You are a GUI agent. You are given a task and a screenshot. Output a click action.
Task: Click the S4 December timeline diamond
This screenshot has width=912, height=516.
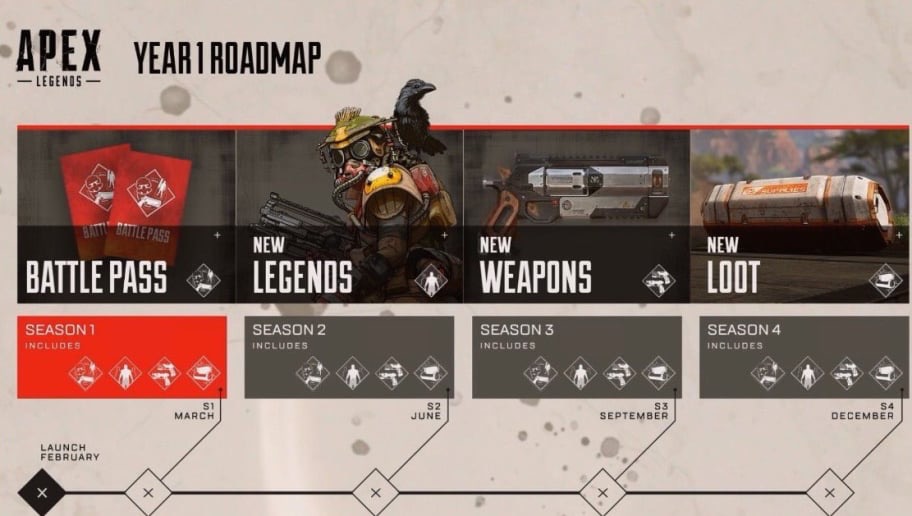(x=830, y=492)
